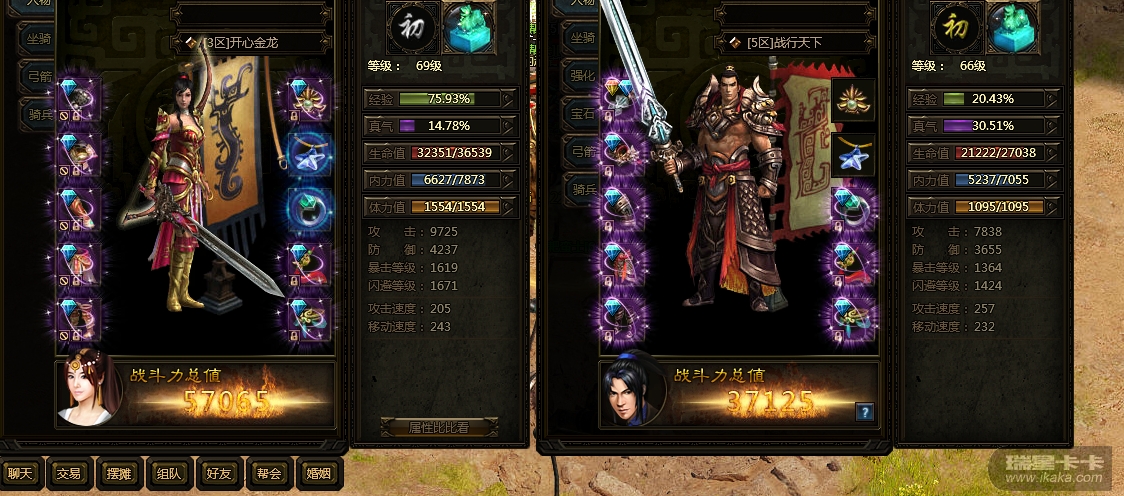Select the green gem ring equipment slot
The image size is (1124, 496).
pos(309,208)
